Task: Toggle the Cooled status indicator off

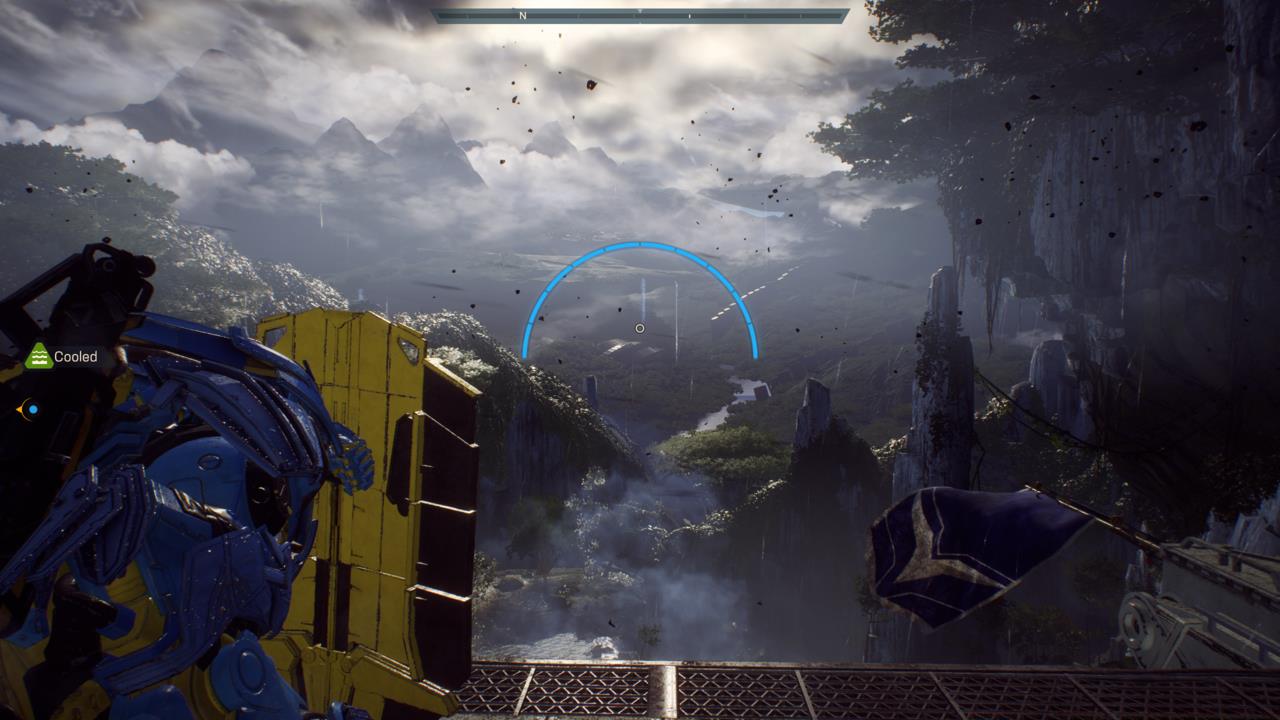Action: [x=38, y=355]
